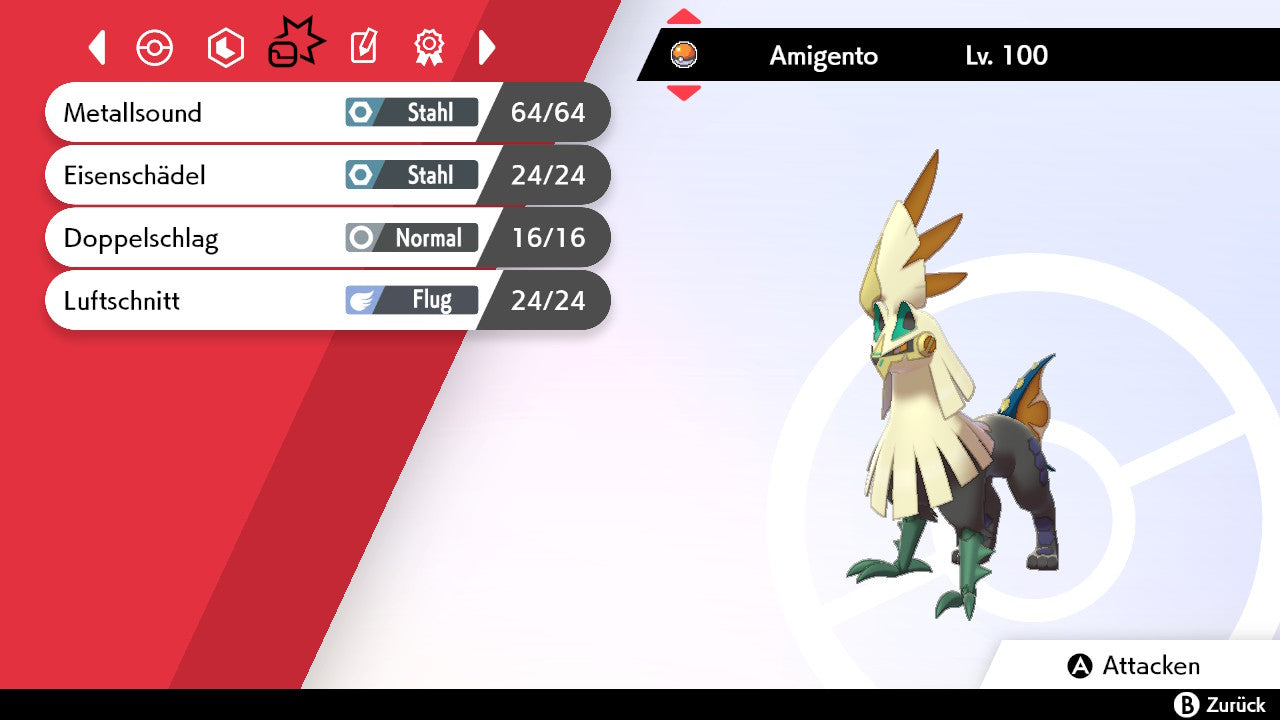
Task: Open the moves tab with burst icon
Action: click(295, 45)
